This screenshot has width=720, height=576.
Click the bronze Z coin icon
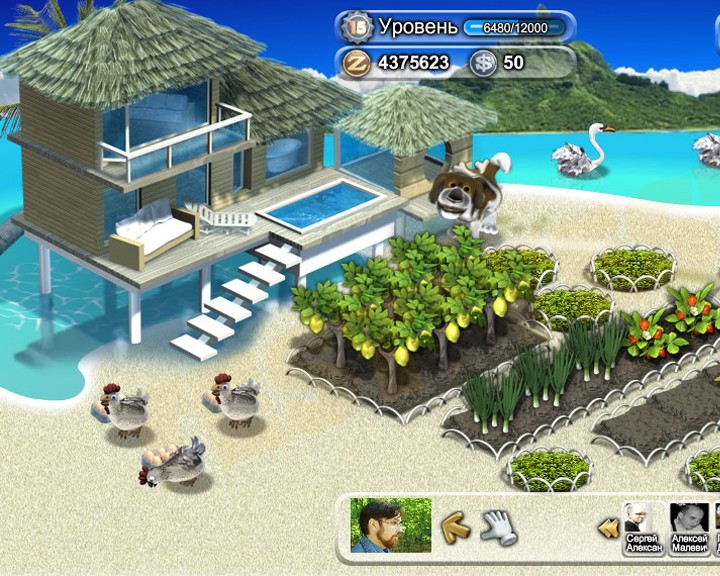pos(356,62)
